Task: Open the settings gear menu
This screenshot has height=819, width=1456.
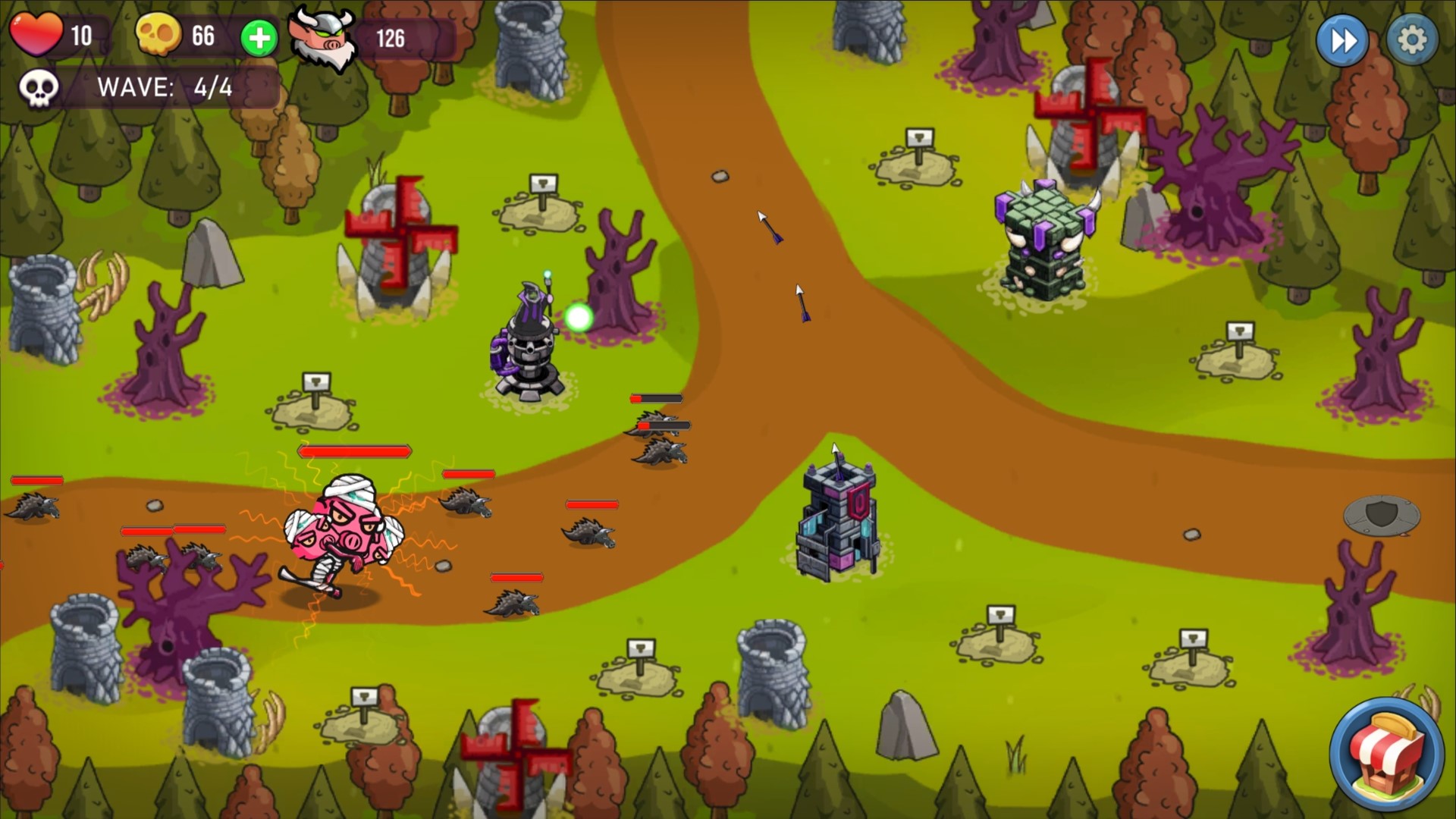Action: click(x=1411, y=39)
